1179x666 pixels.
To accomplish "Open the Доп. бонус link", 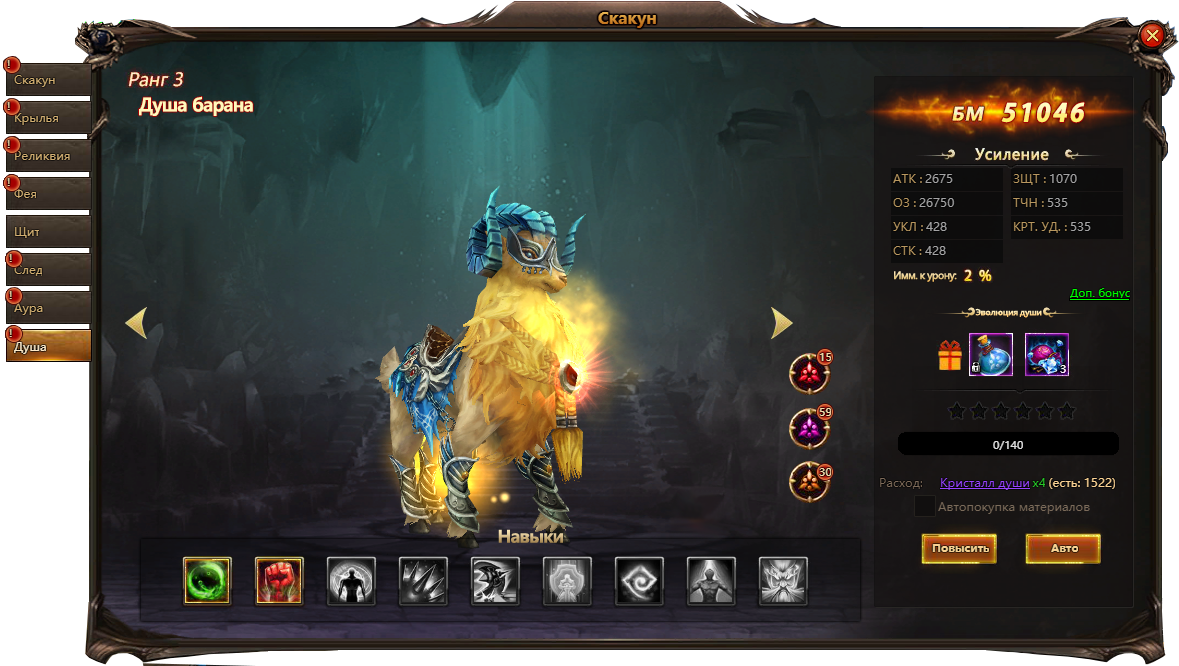I will [1099, 293].
